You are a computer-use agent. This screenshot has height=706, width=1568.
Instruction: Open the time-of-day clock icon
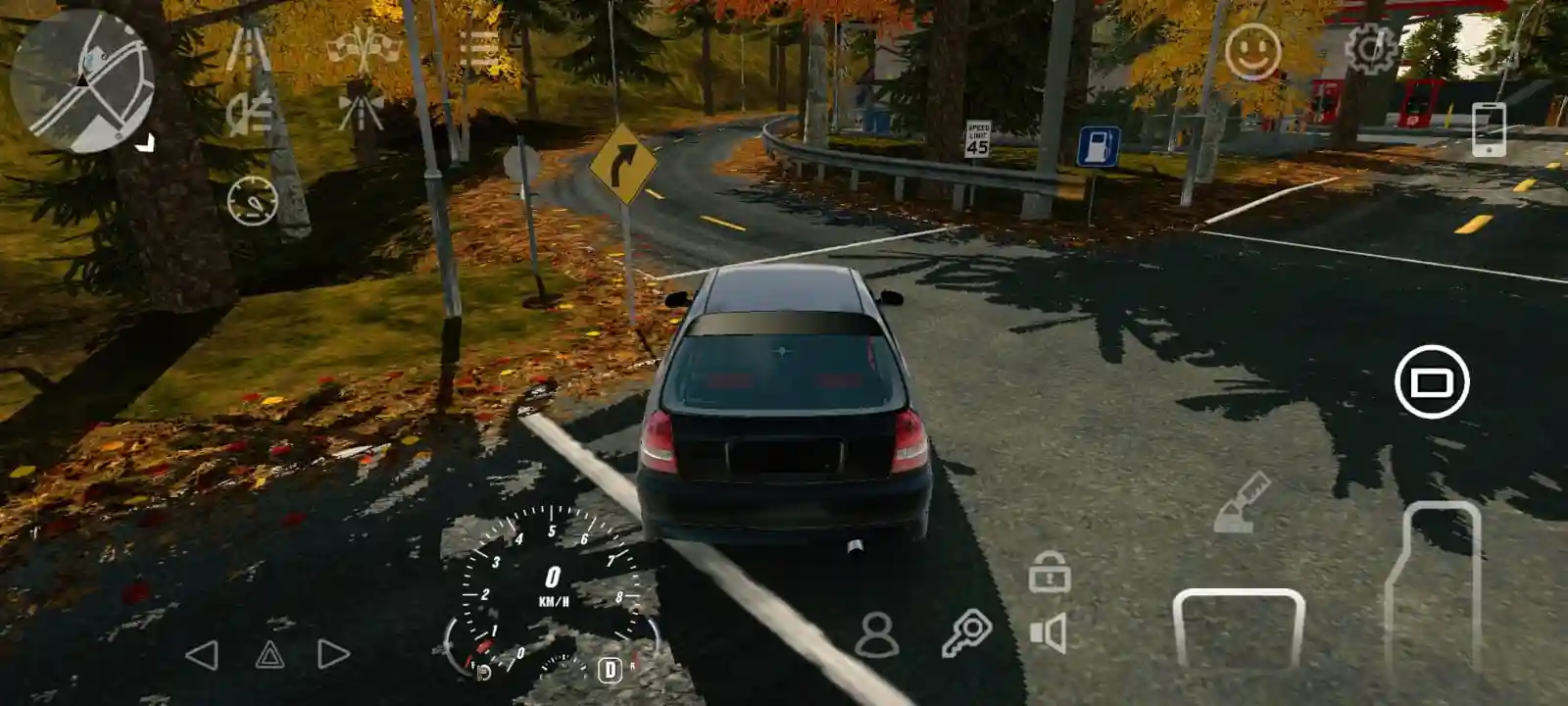tap(253, 202)
